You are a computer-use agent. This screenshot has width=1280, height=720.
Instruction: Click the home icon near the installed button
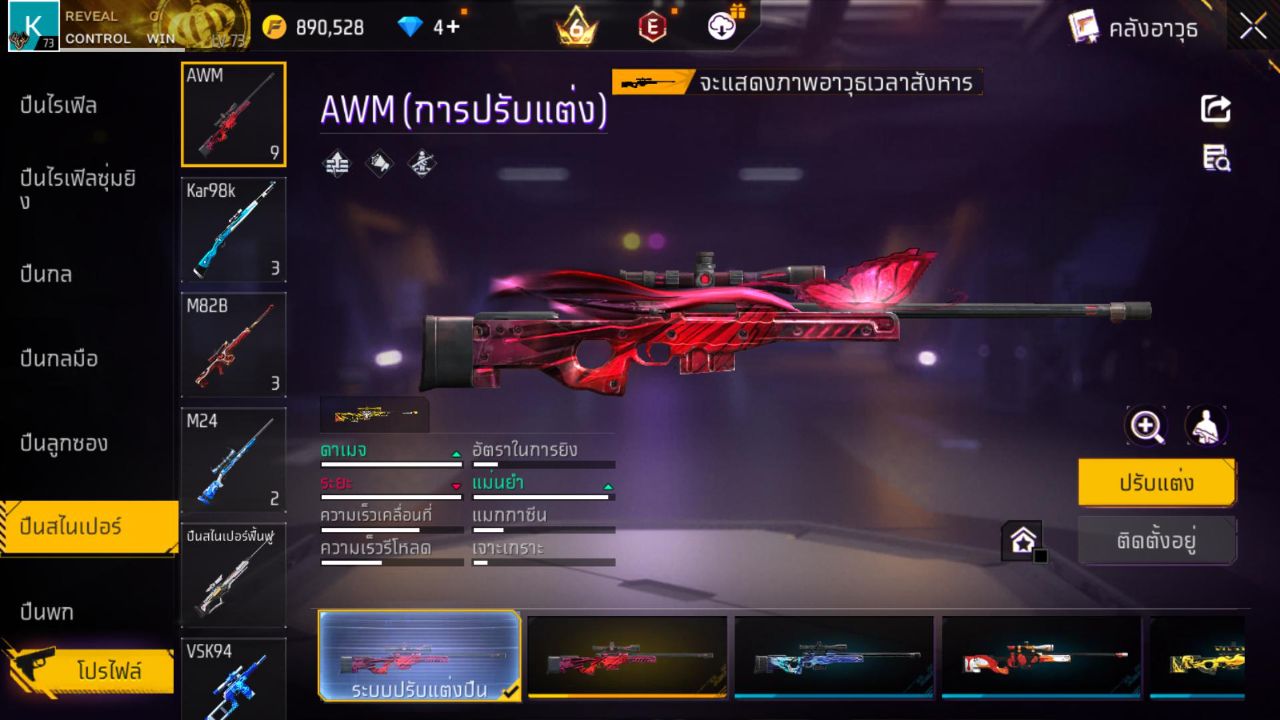(x=1023, y=539)
